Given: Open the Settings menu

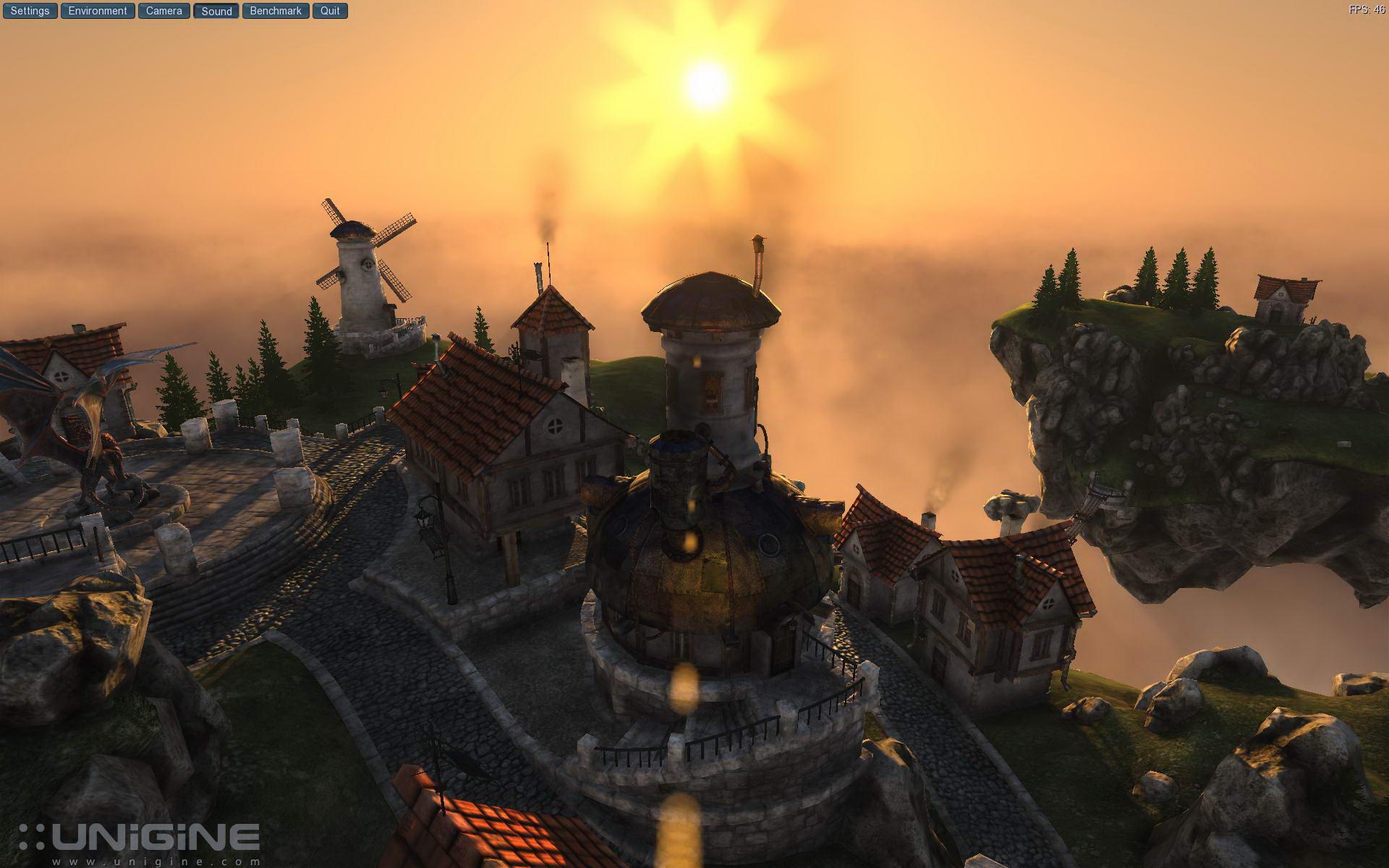Looking at the screenshot, I should tap(30, 11).
